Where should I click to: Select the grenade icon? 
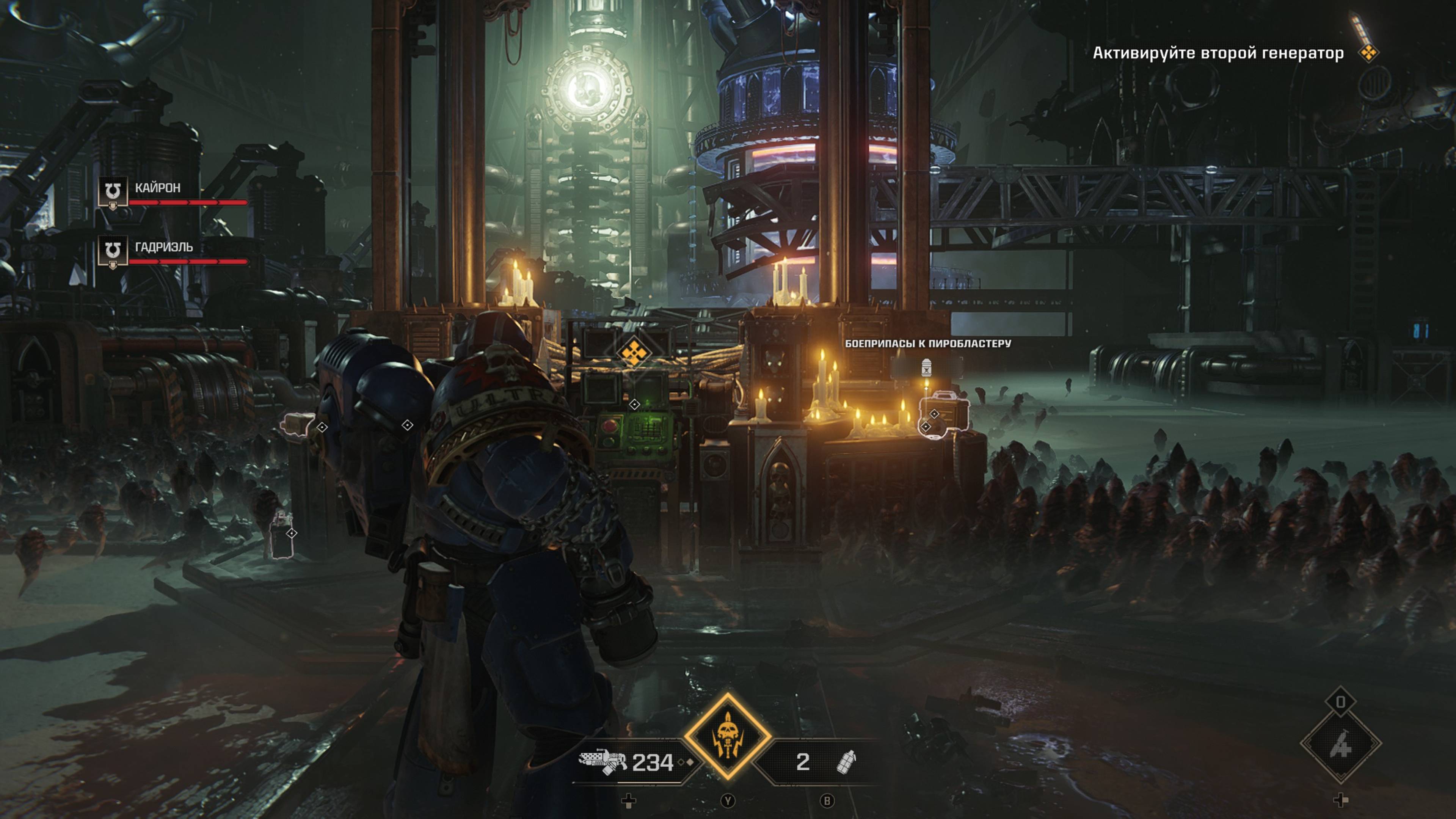tap(846, 762)
